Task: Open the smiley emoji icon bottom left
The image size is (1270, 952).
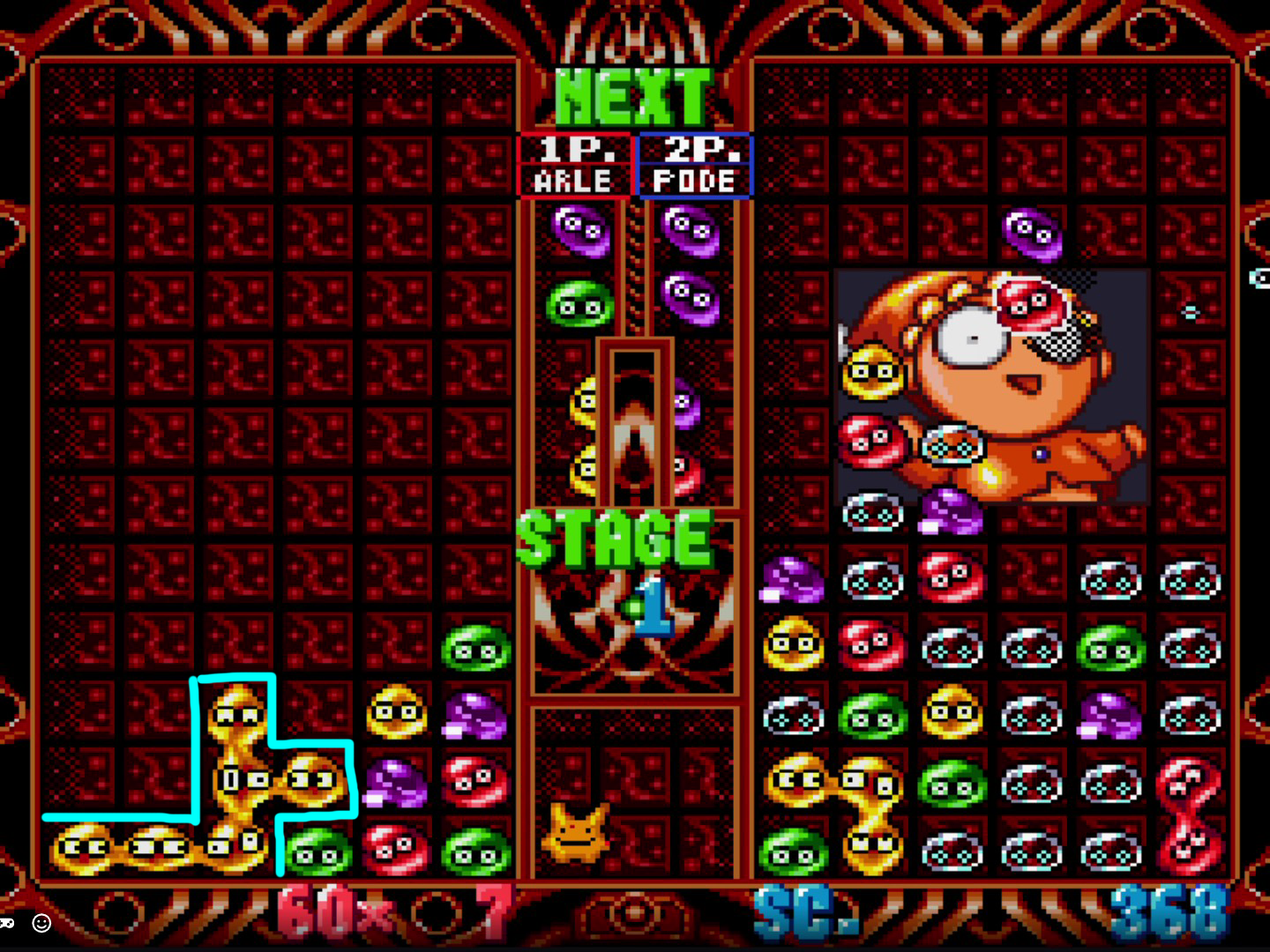Action: point(41,923)
